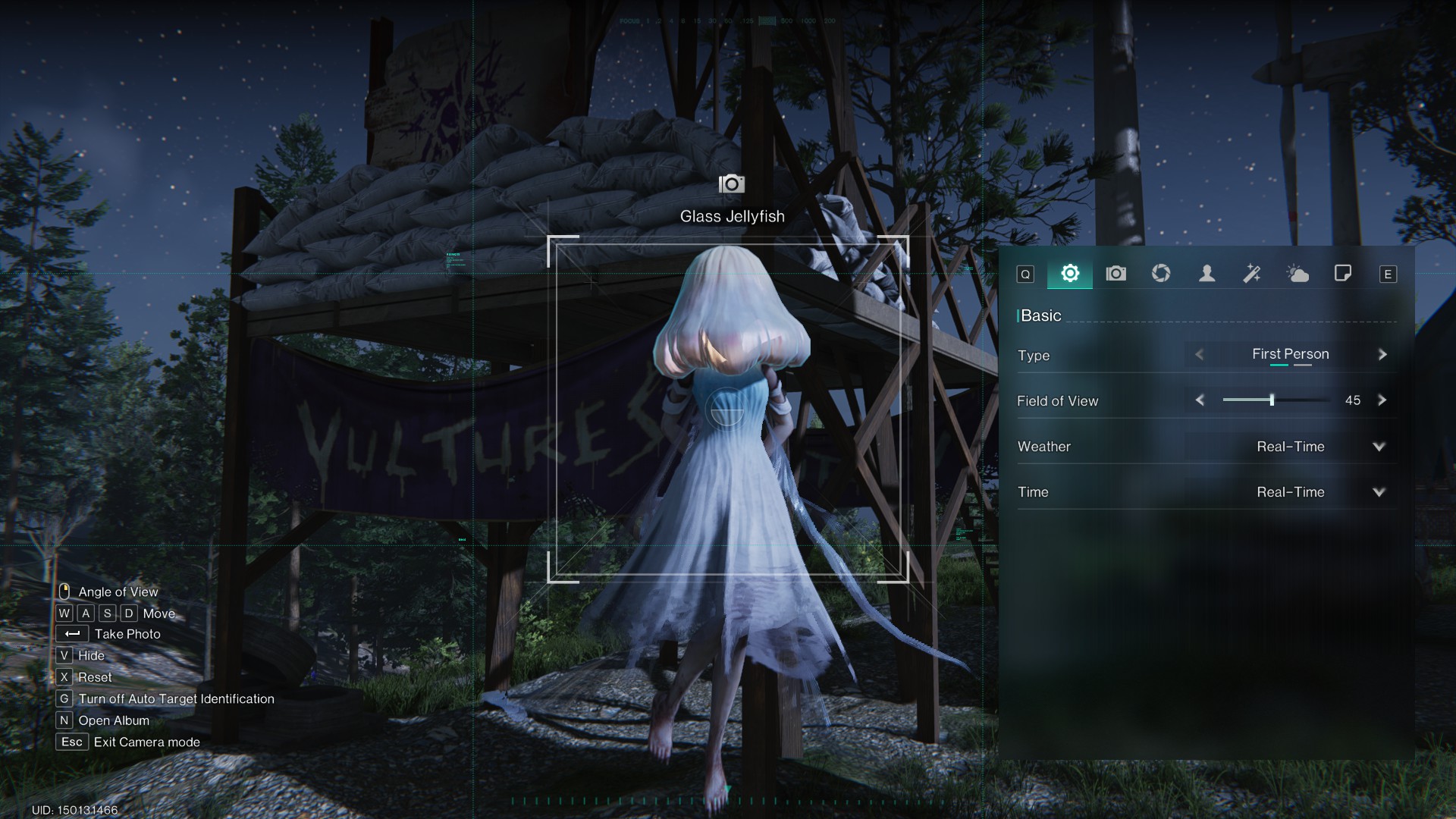Switch to the weather cloud tab

pos(1298,274)
